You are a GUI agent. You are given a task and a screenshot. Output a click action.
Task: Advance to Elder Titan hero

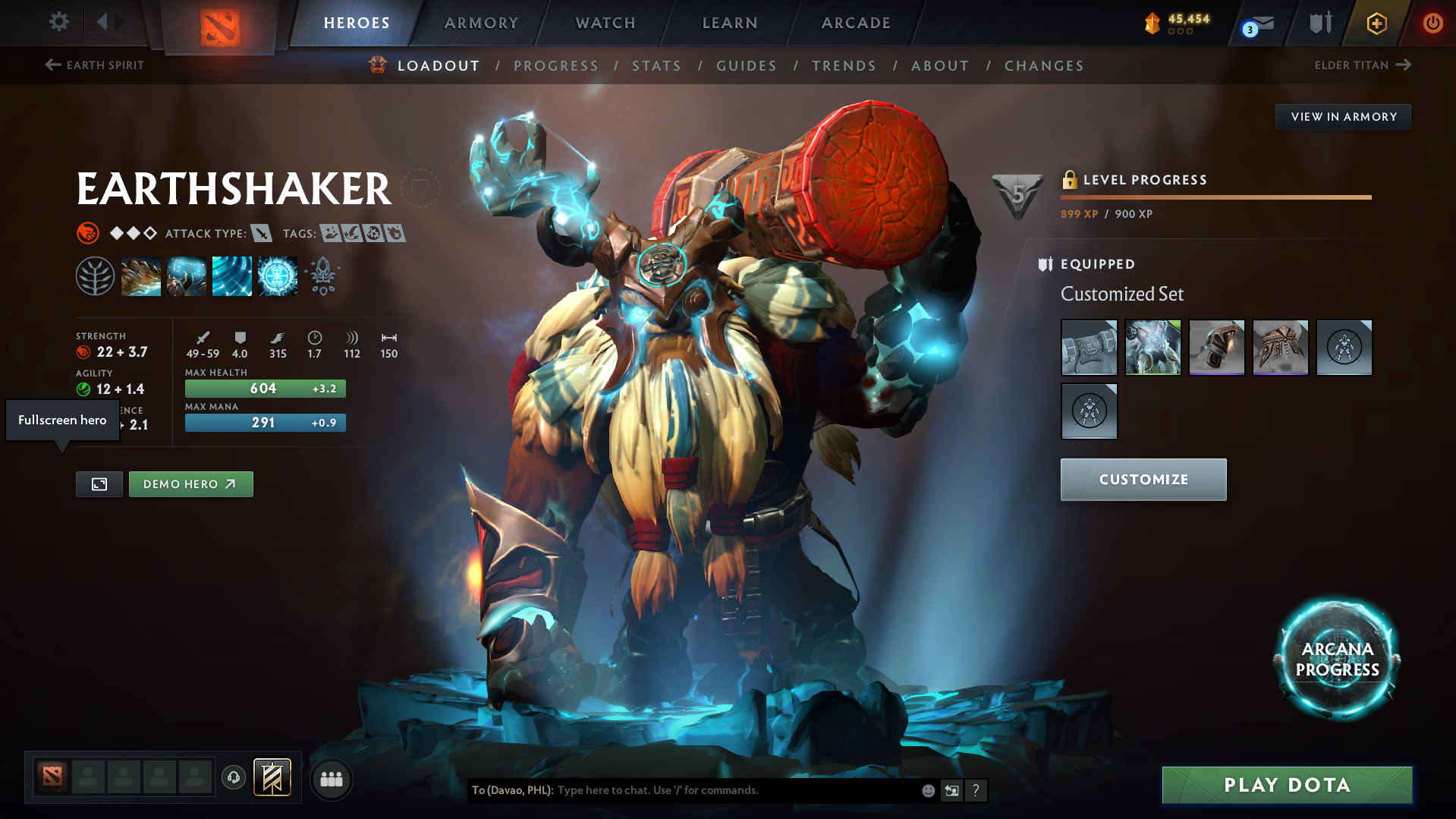[x=1363, y=65]
